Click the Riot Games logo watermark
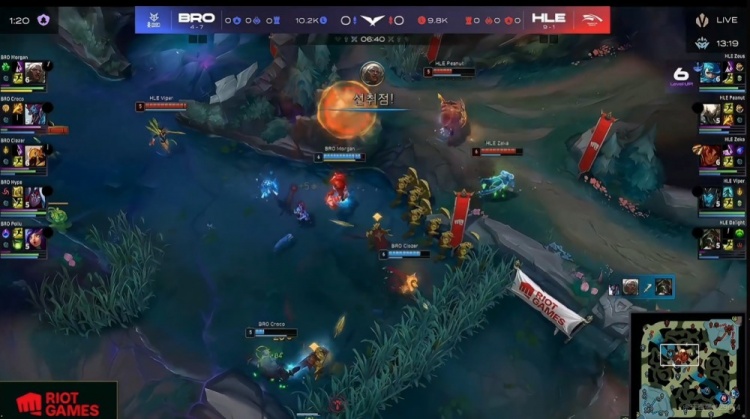This screenshot has width=750, height=419. point(58,402)
